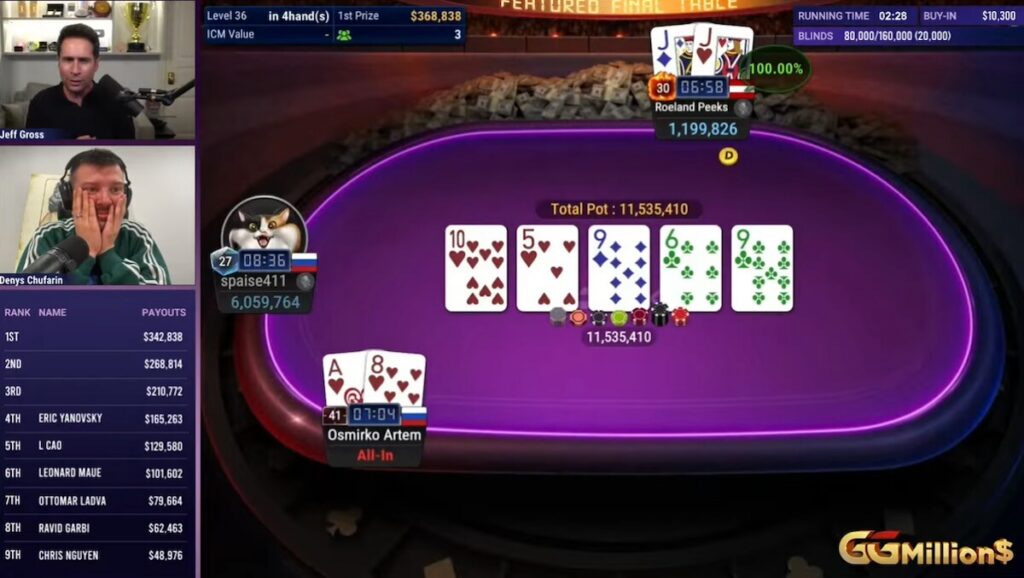Click Osmirko Artem's player name plate
This screenshot has height=578, width=1024.
click(x=374, y=435)
